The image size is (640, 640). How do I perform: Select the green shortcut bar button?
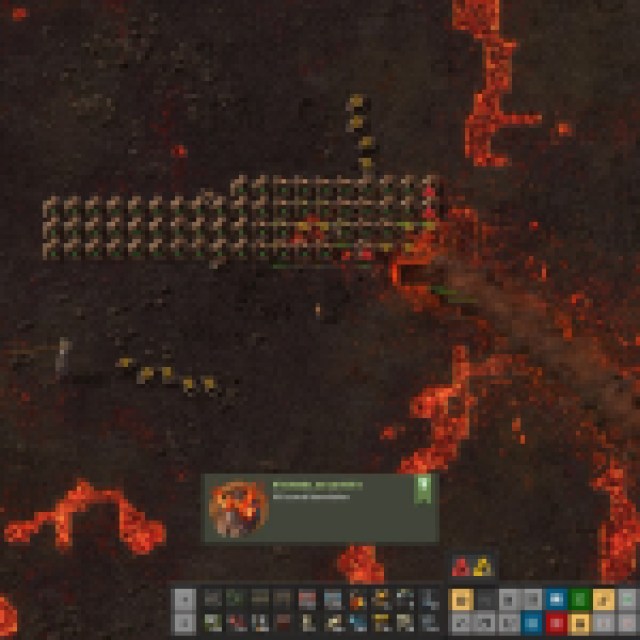[580, 599]
